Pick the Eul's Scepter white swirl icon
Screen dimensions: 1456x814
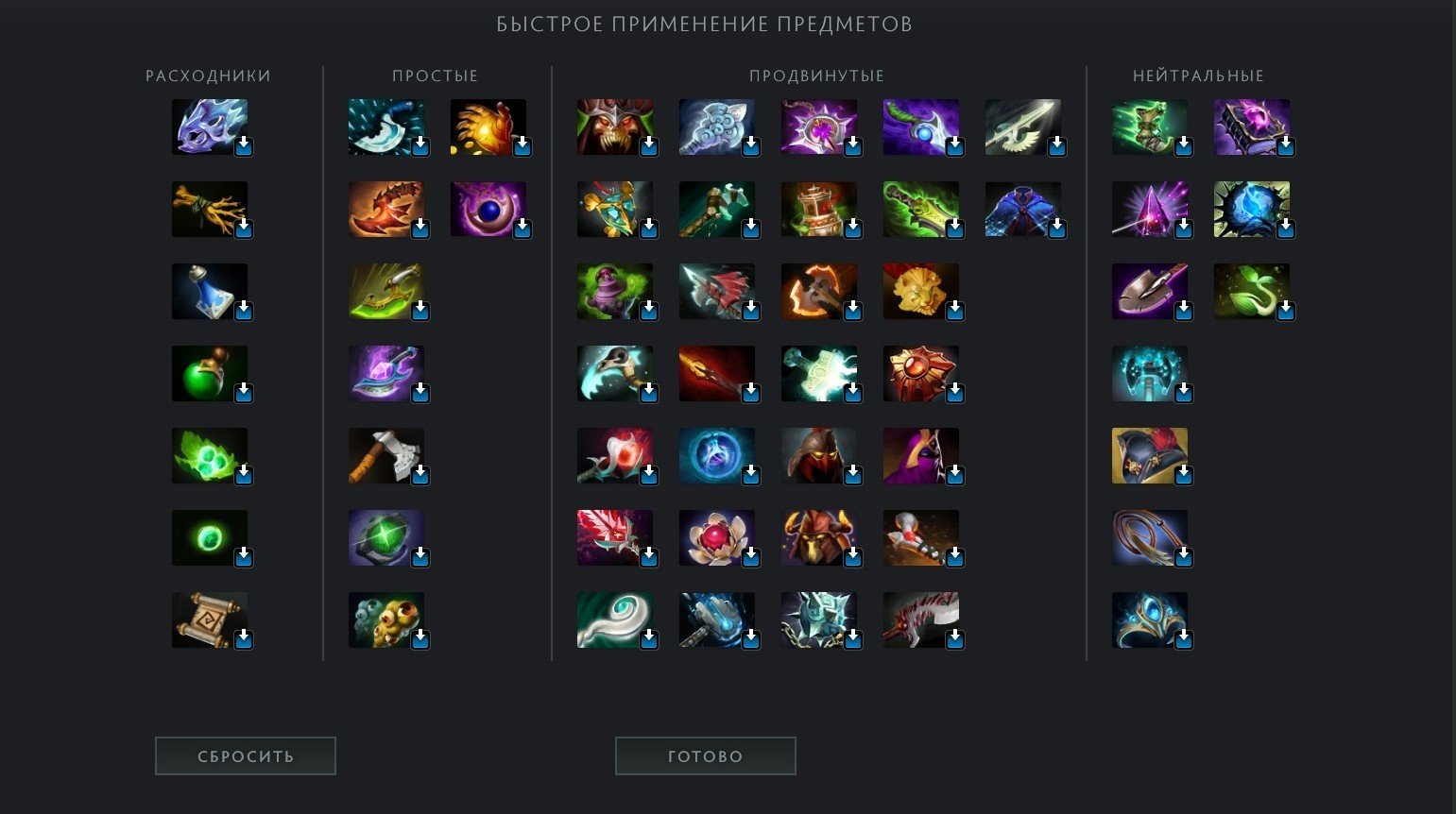(614, 620)
